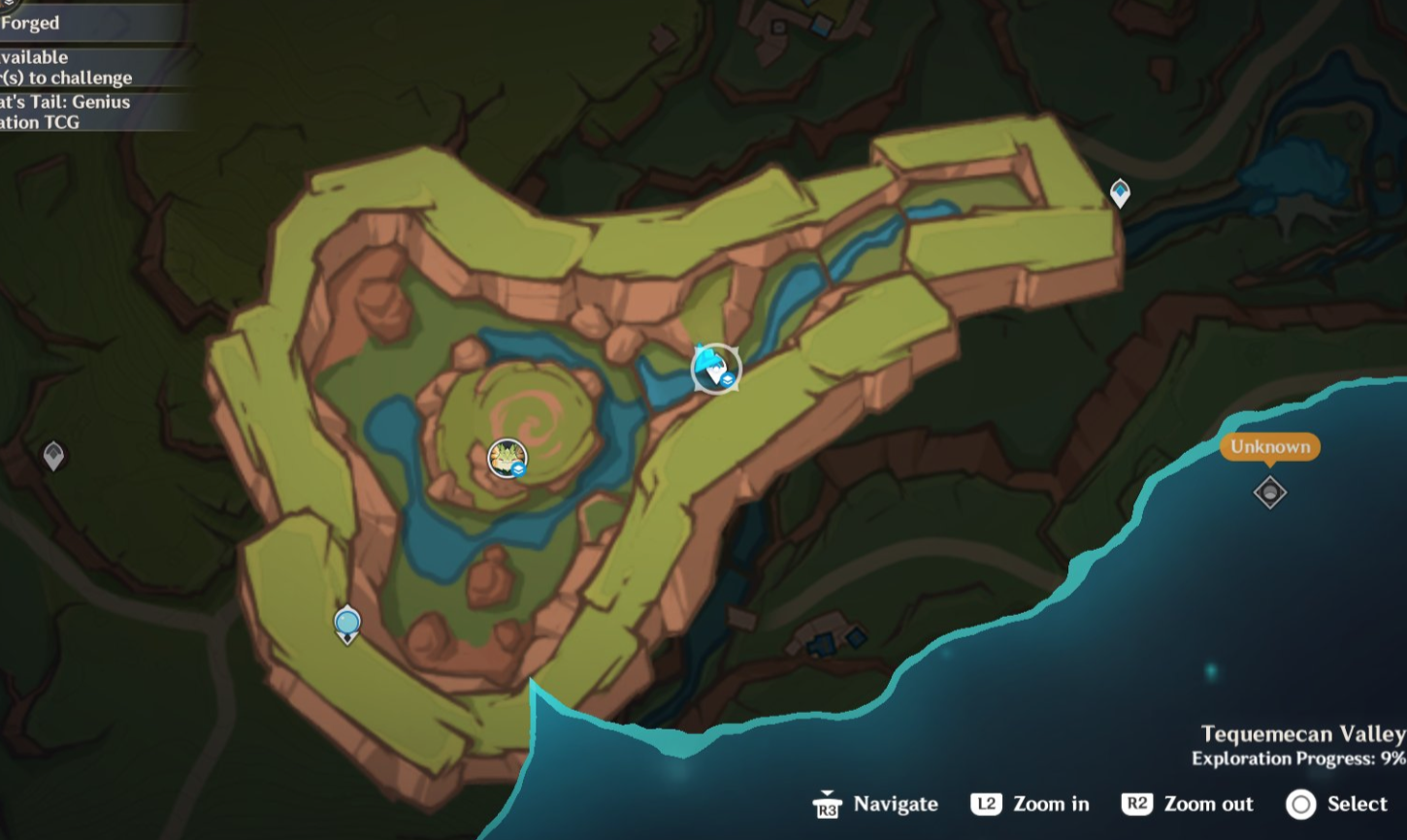Select the teleport waypoint in the upper right
1407x840 pixels.
[1121, 194]
